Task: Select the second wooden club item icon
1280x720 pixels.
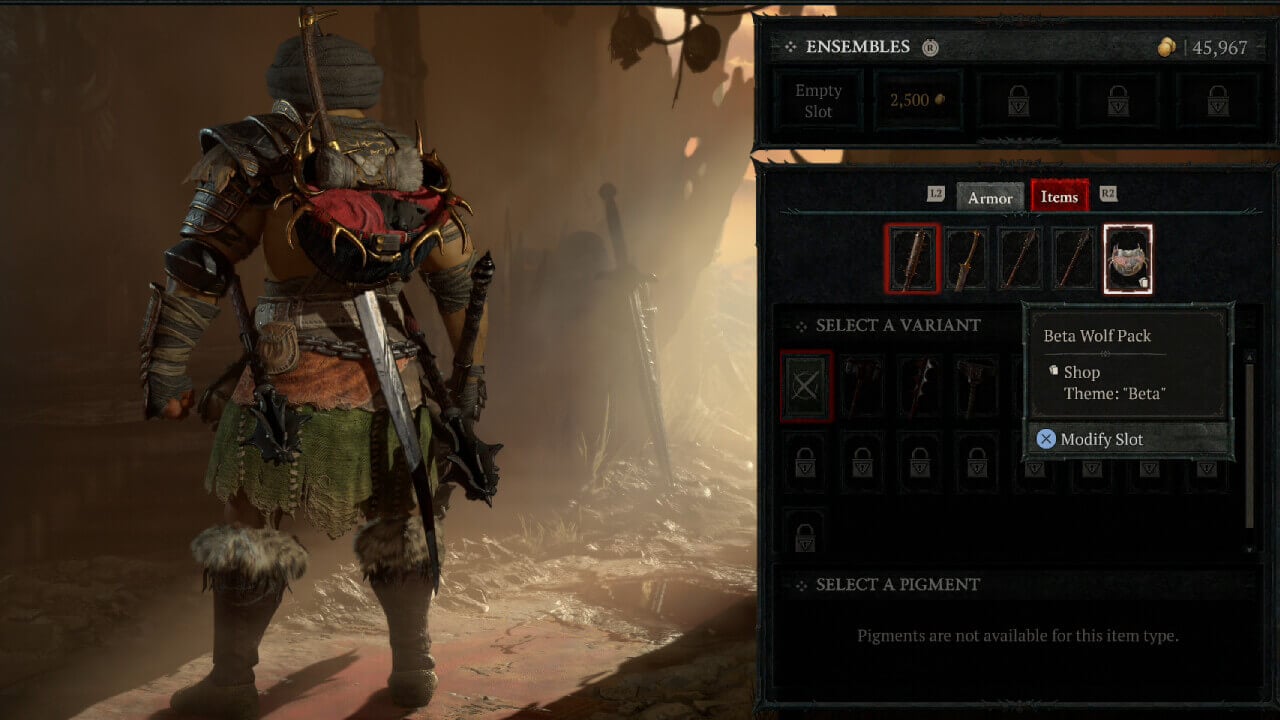Action: pyautogui.click(x=967, y=257)
